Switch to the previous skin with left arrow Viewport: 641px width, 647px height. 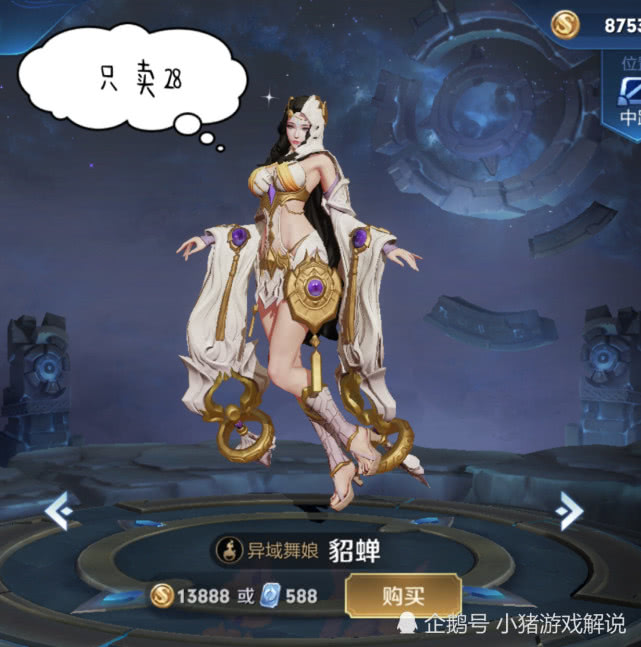pos(58,511)
